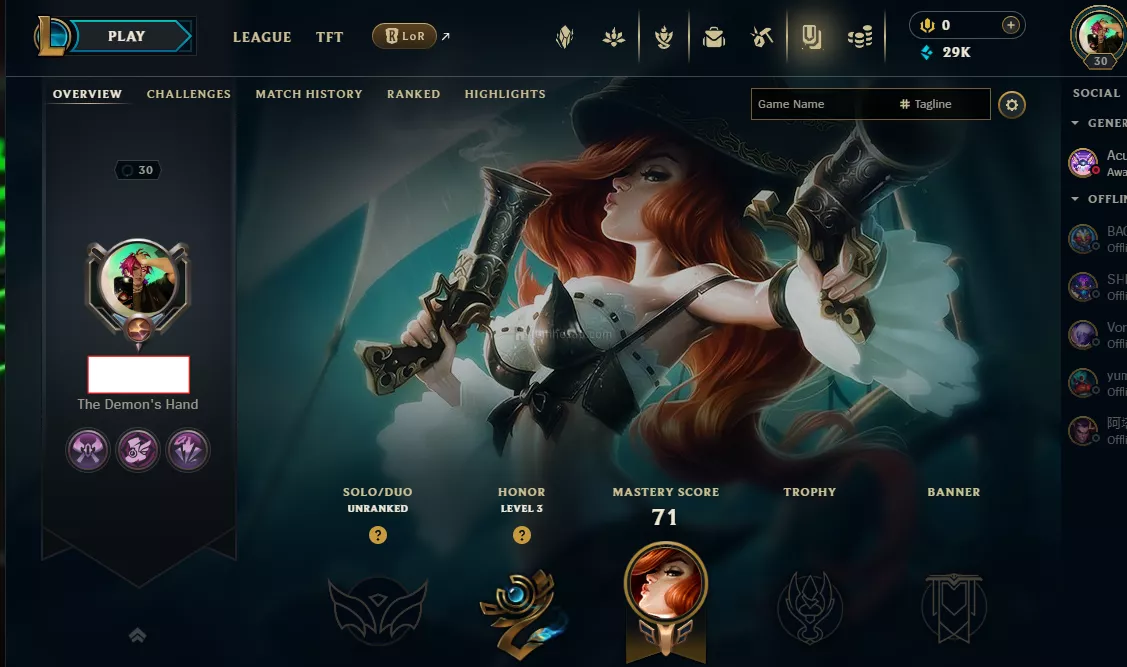The height and width of the screenshot is (667, 1127).
Task: Open the backpack collection icon
Action: coord(713,38)
